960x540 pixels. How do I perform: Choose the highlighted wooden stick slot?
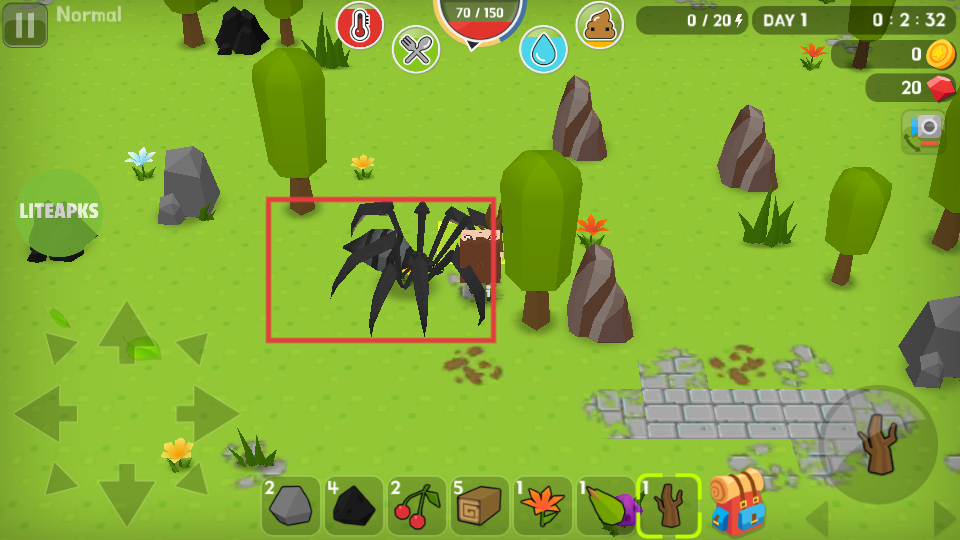(x=669, y=506)
